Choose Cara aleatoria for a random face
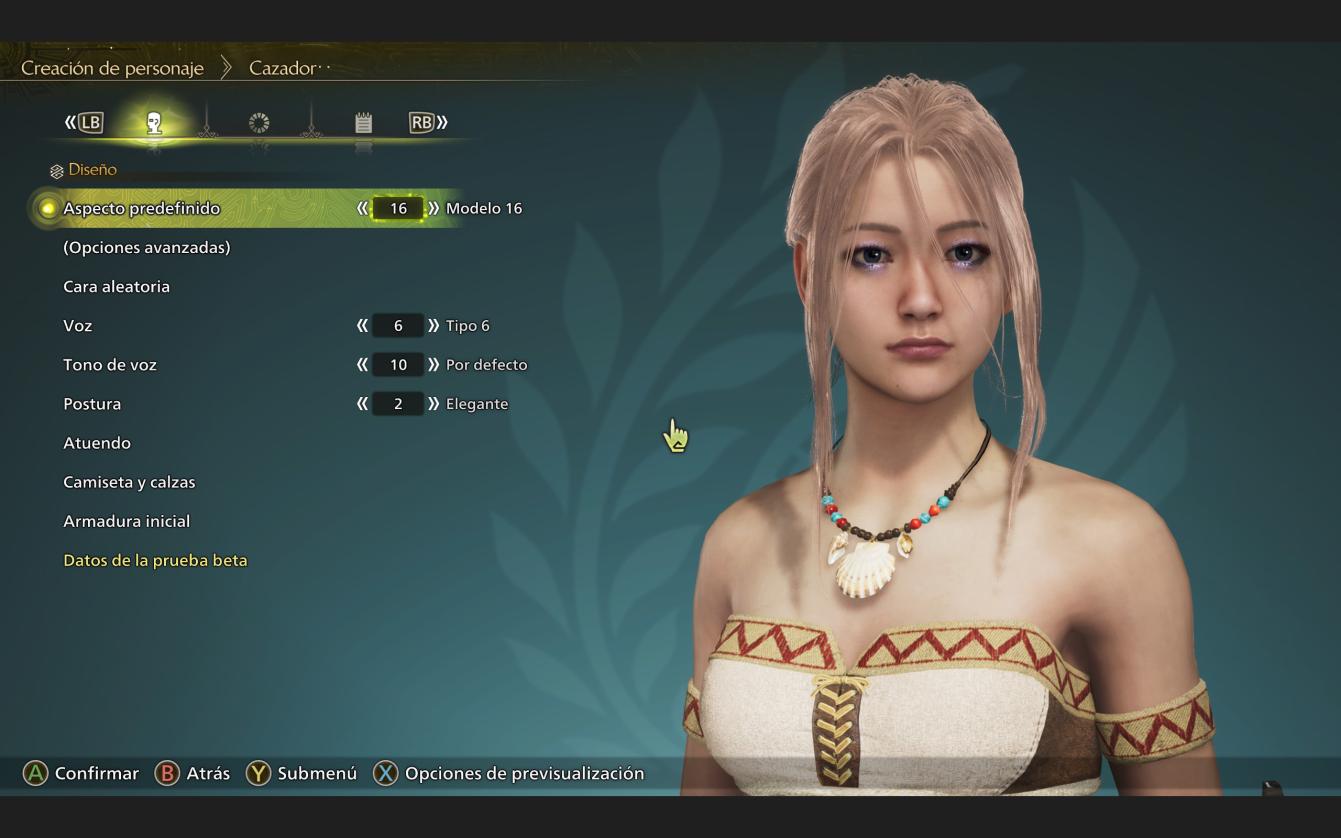The height and width of the screenshot is (838, 1341). pos(116,286)
